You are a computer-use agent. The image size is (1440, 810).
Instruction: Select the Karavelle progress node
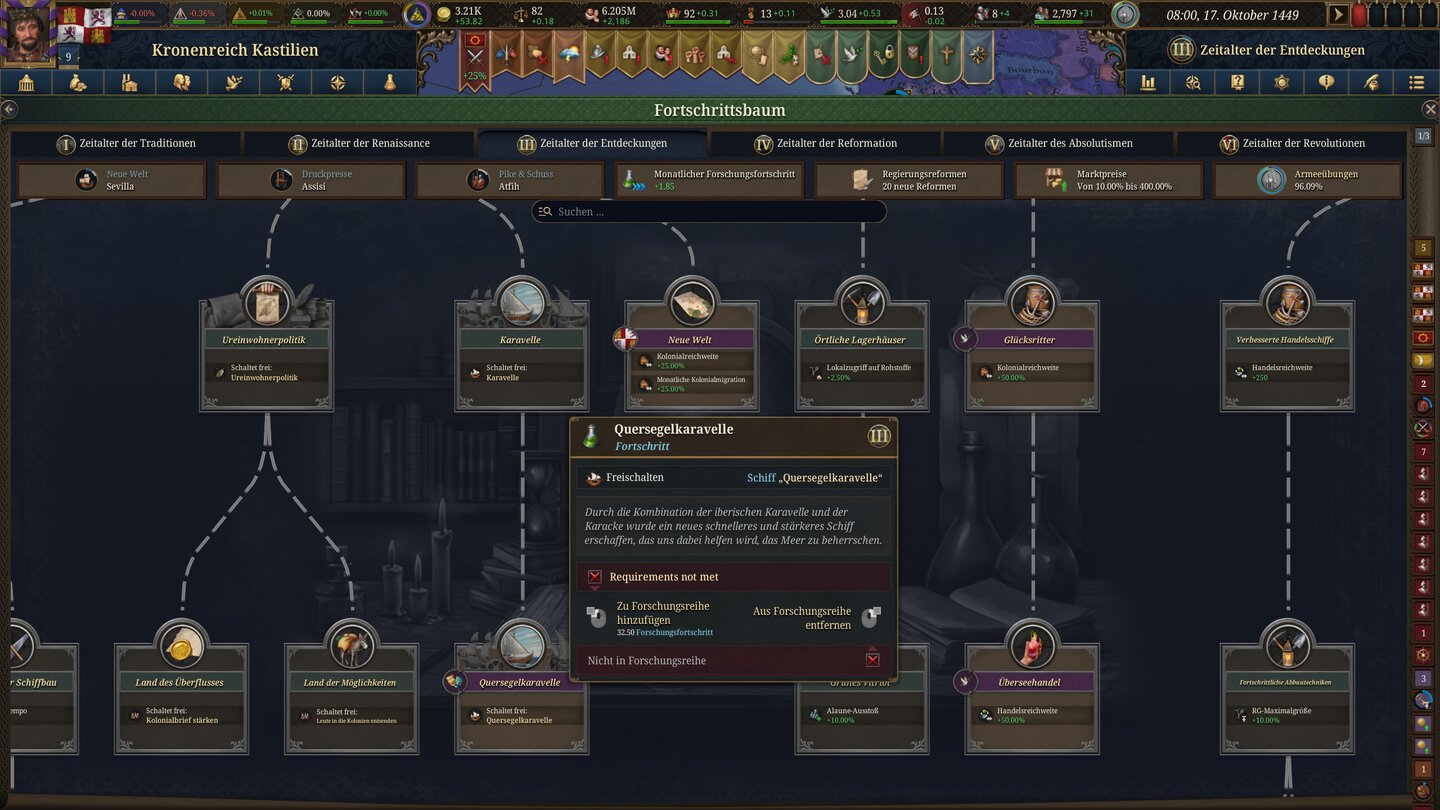tap(521, 340)
